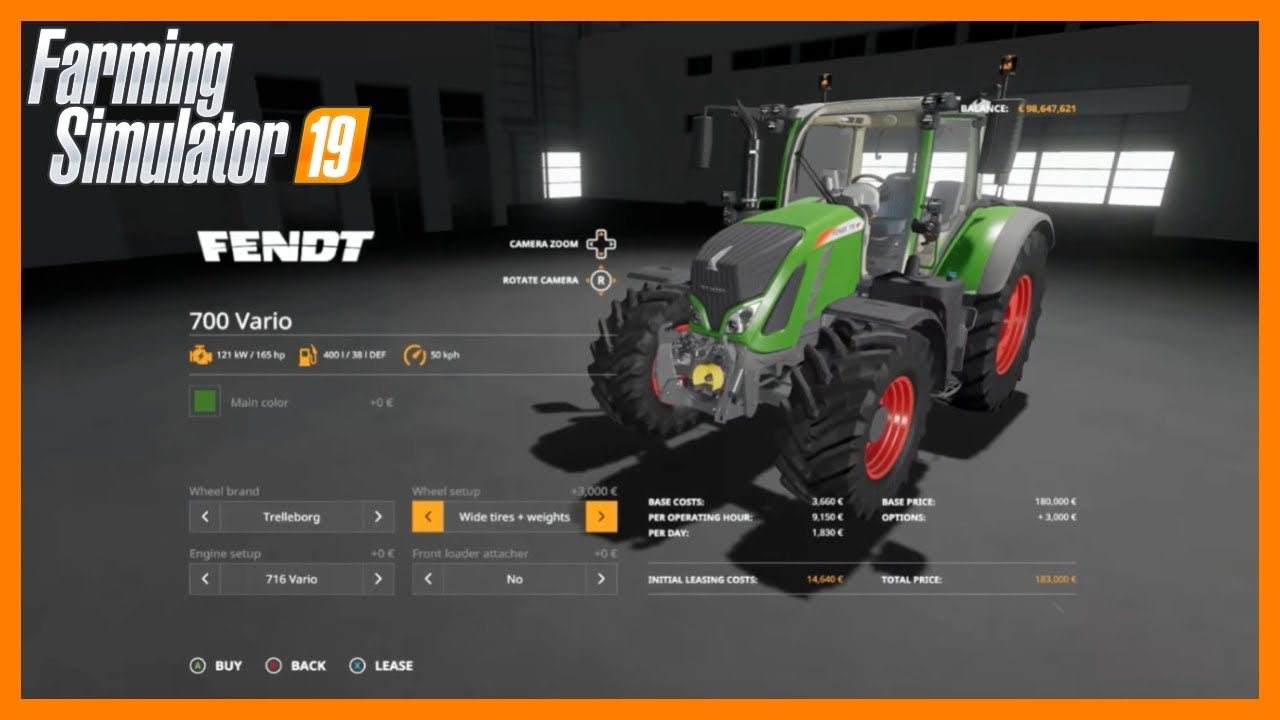Toggle Front loader attacher from No to Yes
The image size is (1280, 720).
point(601,579)
